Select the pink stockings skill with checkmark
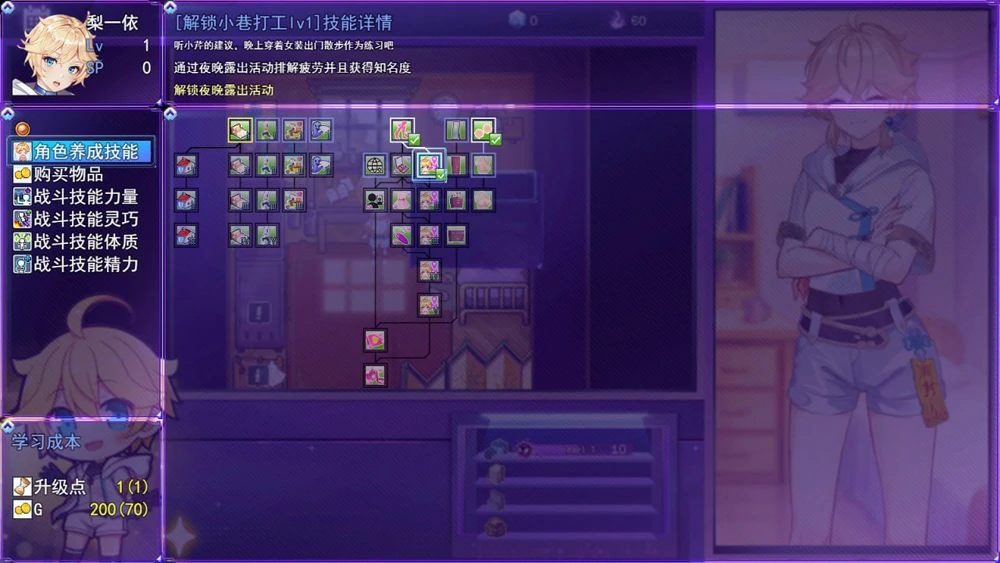 [x=402, y=130]
